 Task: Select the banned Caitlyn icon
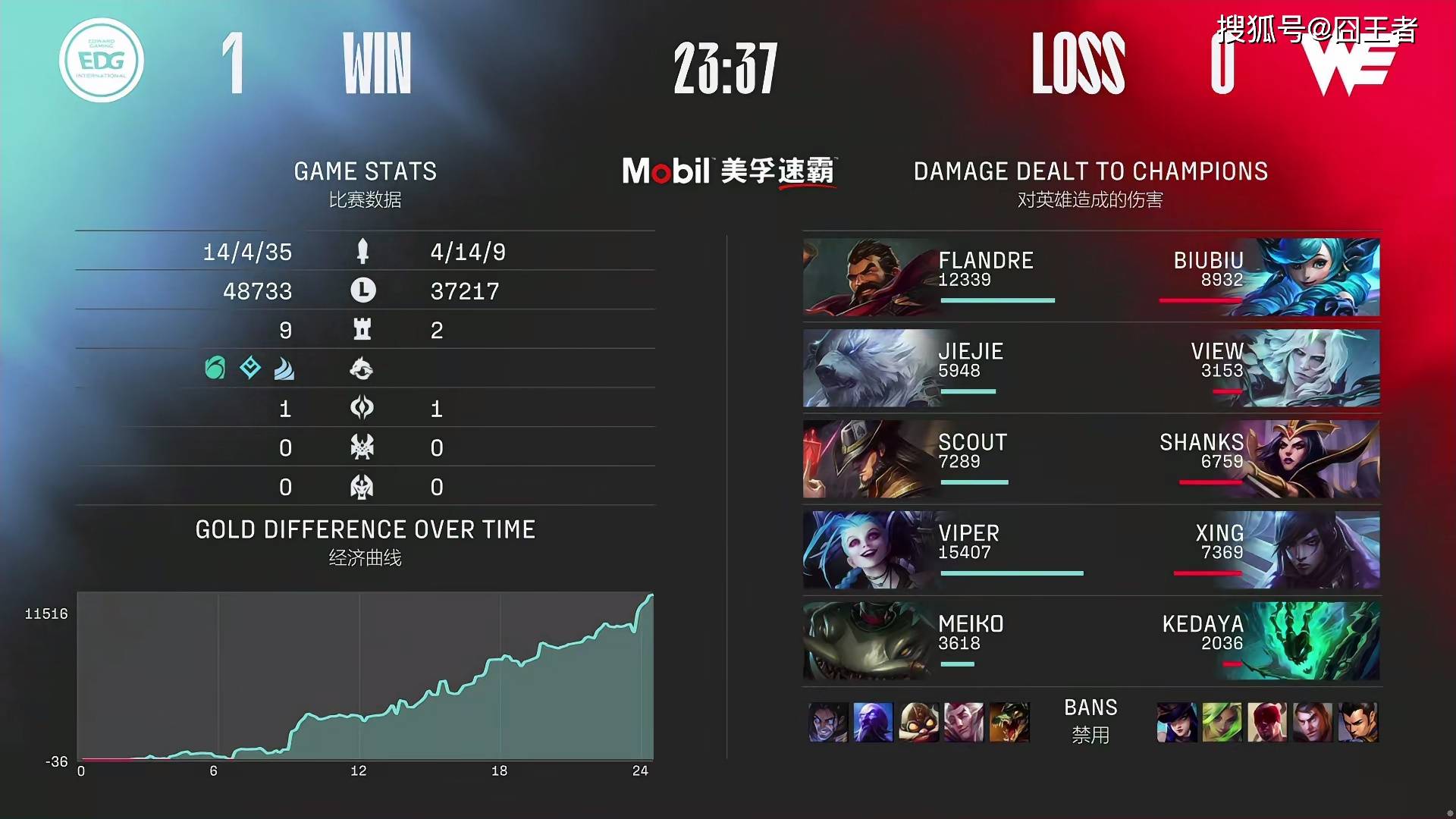tap(1177, 722)
